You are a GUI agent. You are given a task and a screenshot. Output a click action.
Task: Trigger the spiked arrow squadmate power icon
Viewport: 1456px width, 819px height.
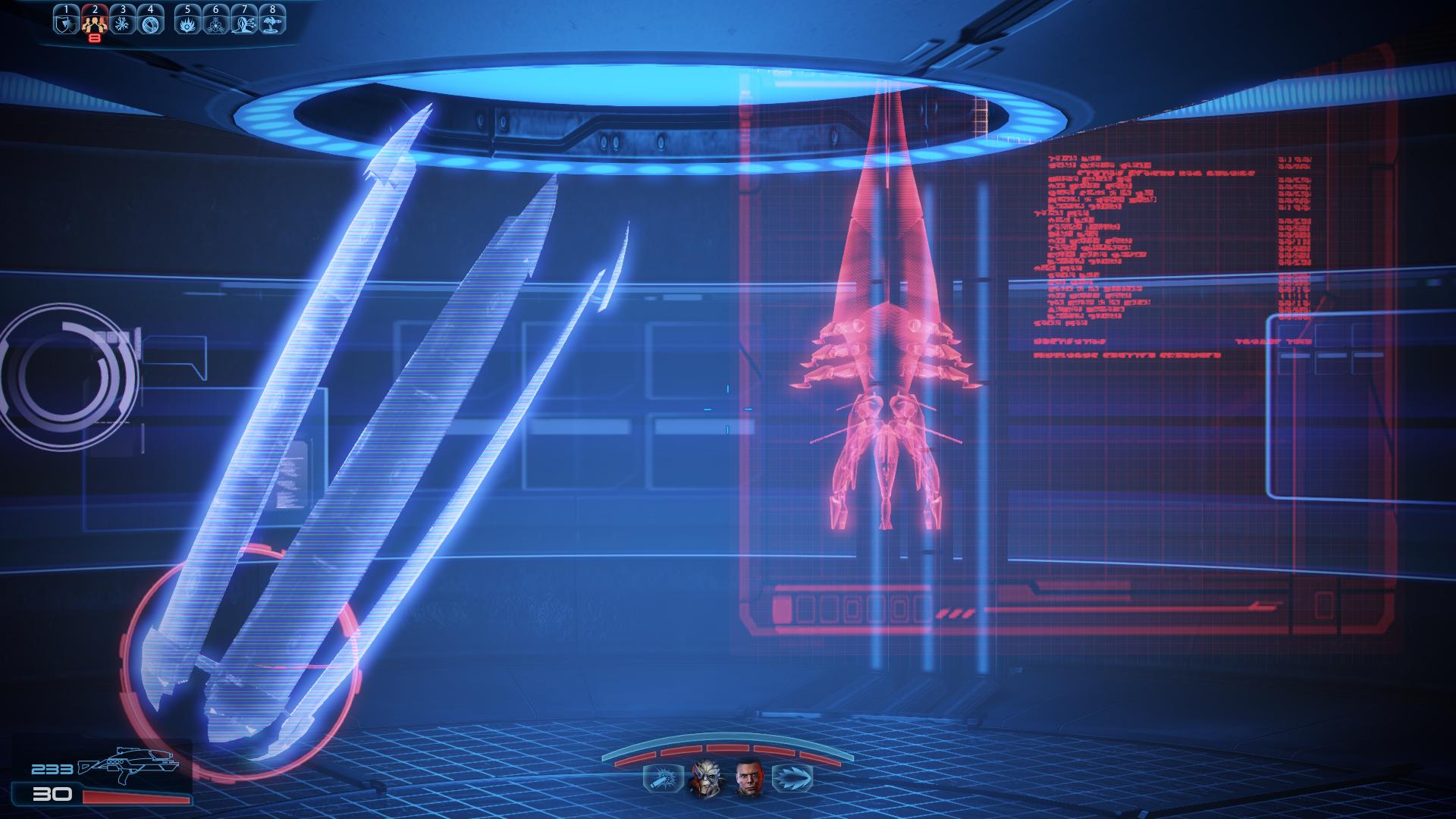pyautogui.click(x=792, y=778)
